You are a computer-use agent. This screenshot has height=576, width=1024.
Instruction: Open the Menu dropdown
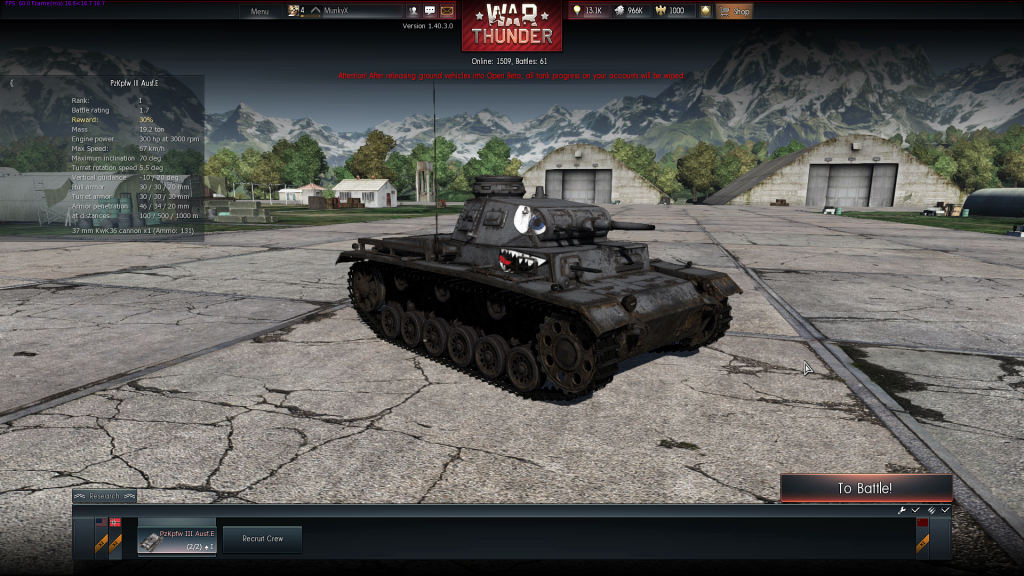[260, 11]
